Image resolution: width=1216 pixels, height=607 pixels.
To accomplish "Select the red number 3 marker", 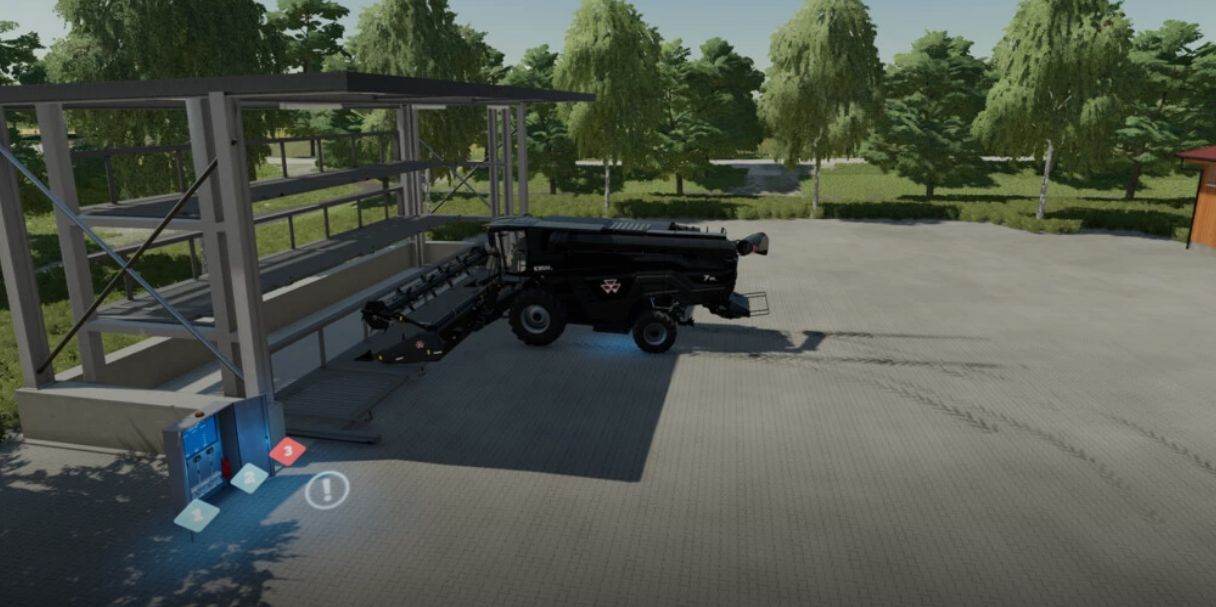I will point(288,451).
